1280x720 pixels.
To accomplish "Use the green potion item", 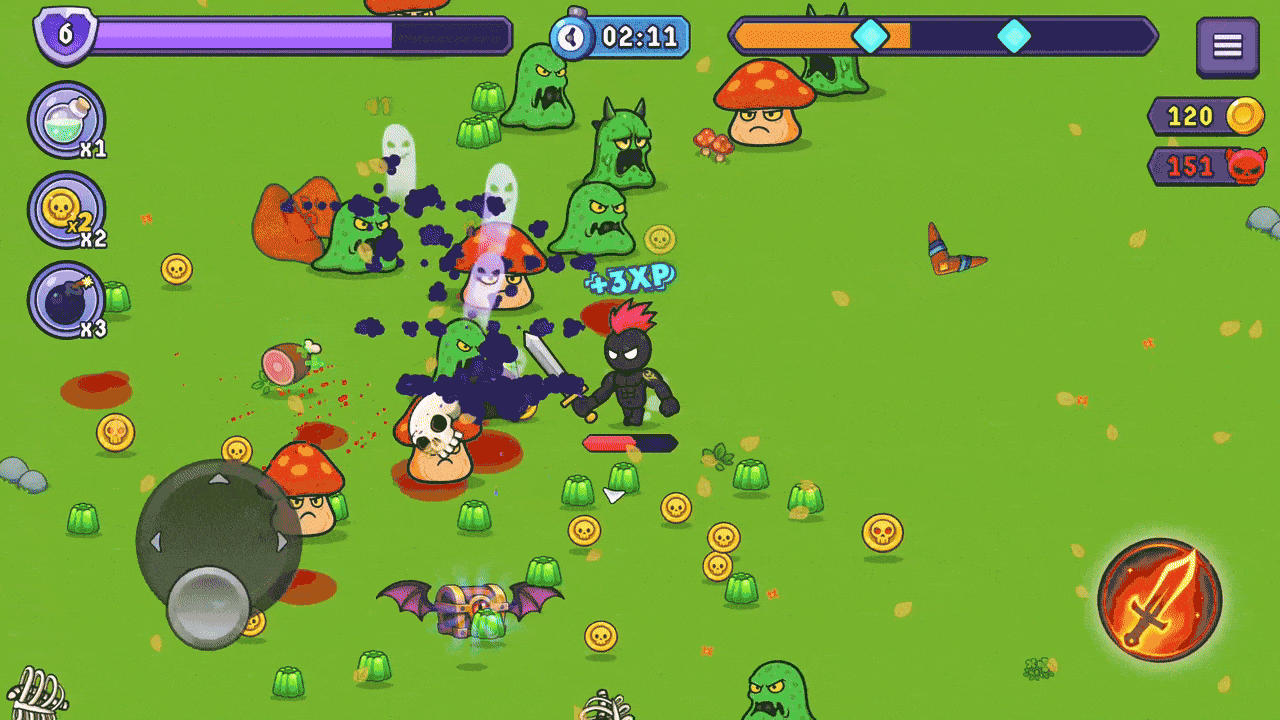I will (66, 120).
